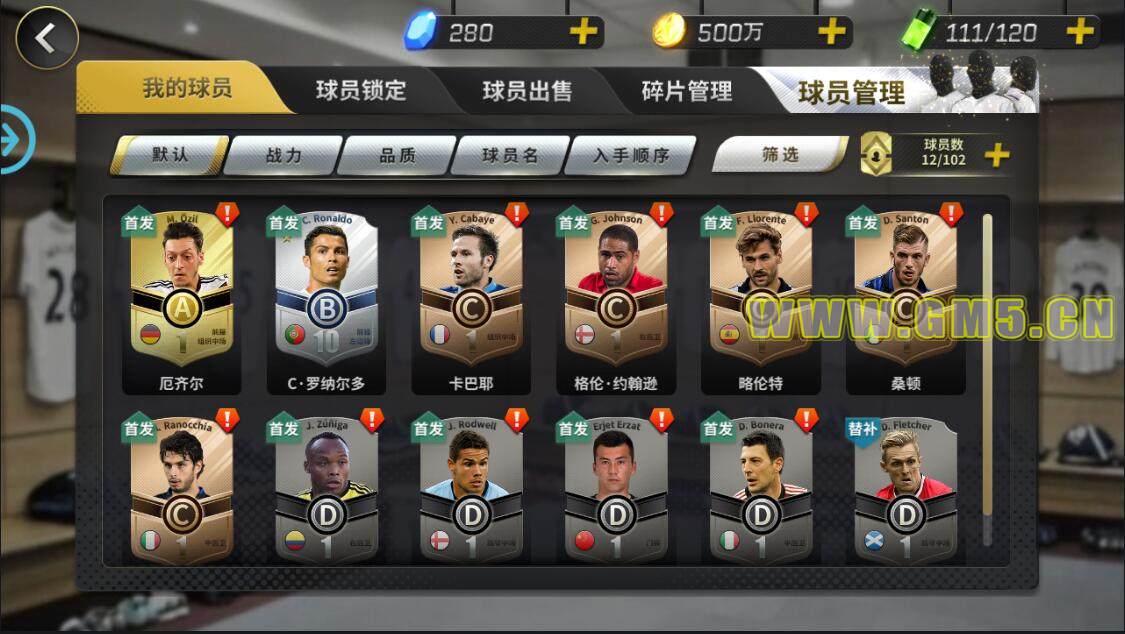Sort by 入手顺序

pos(630,155)
